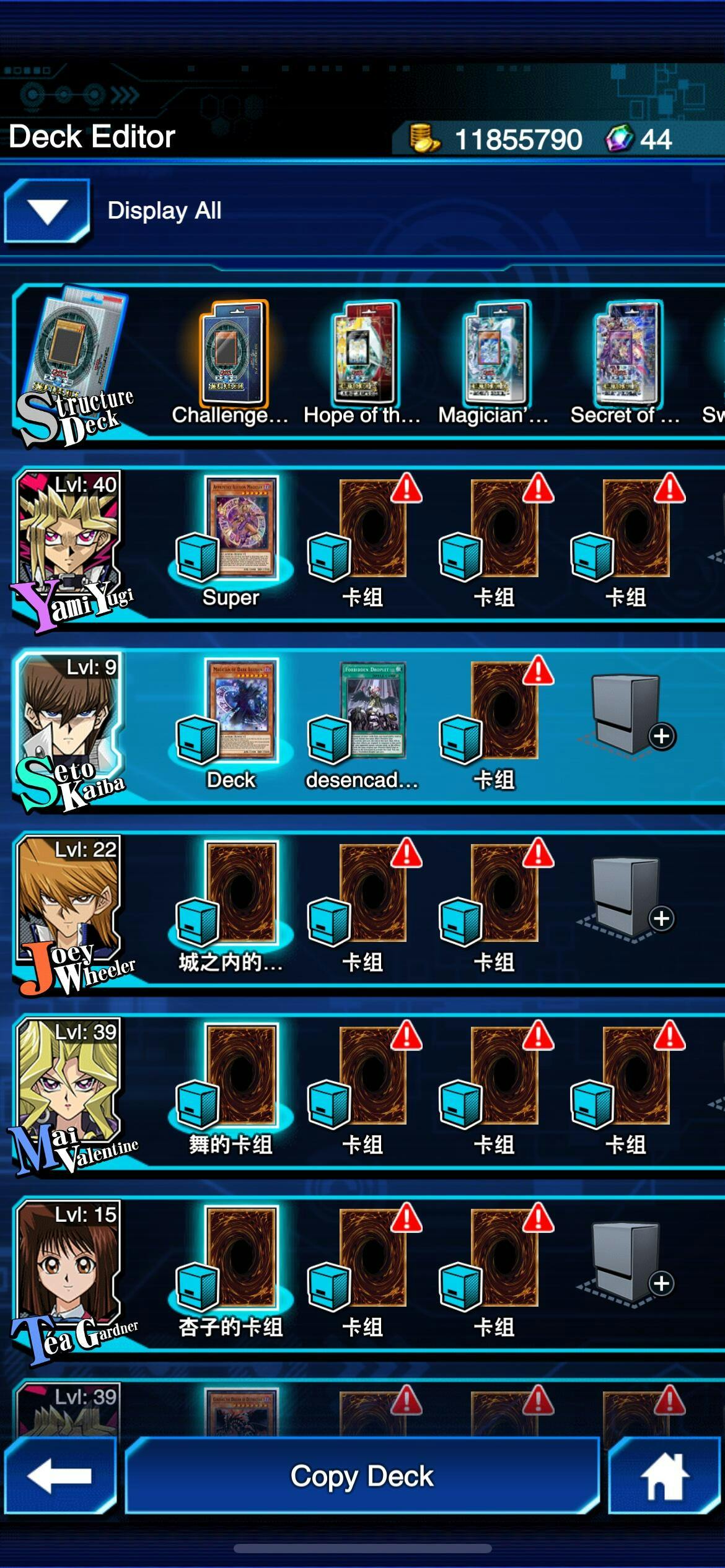Select the Challenge structure deck

click(x=232, y=355)
